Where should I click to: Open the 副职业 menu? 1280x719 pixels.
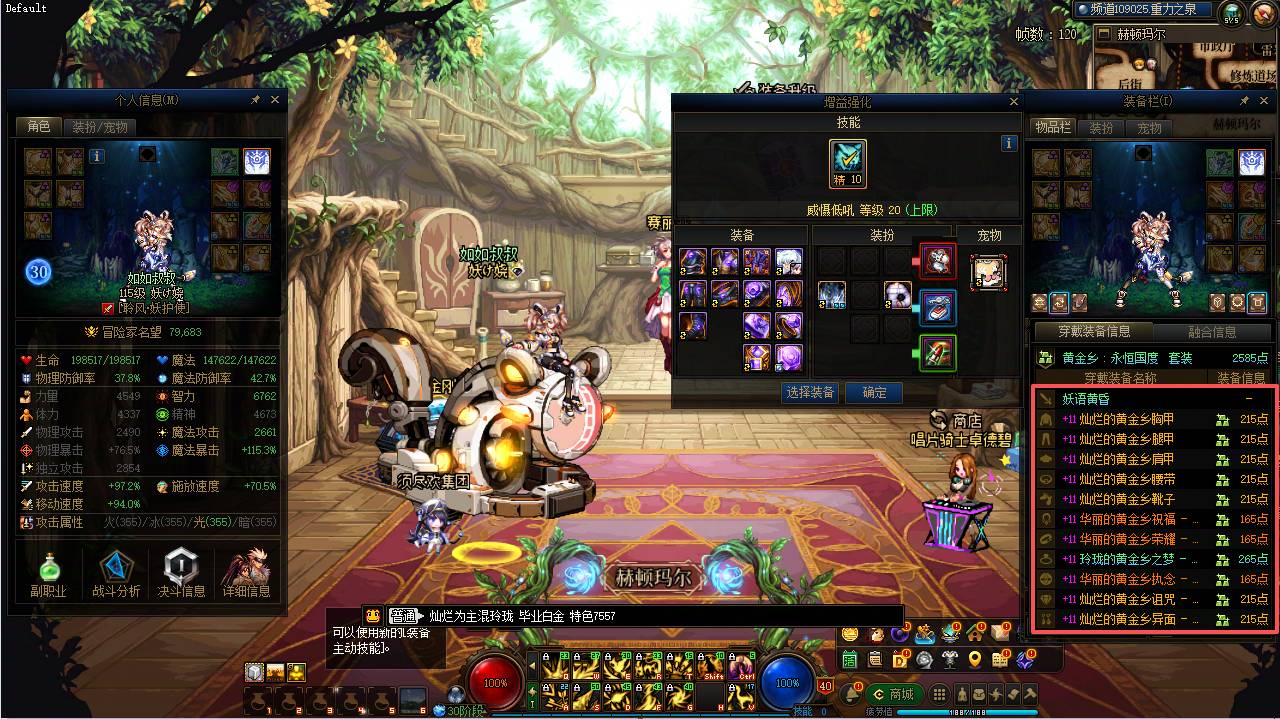coord(48,575)
